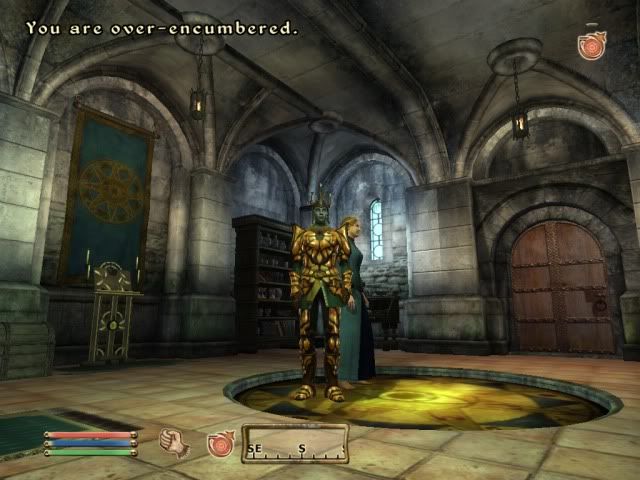Screen dimensions: 640x480
Task: Click the compass direction bar
Action: (x=295, y=445)
